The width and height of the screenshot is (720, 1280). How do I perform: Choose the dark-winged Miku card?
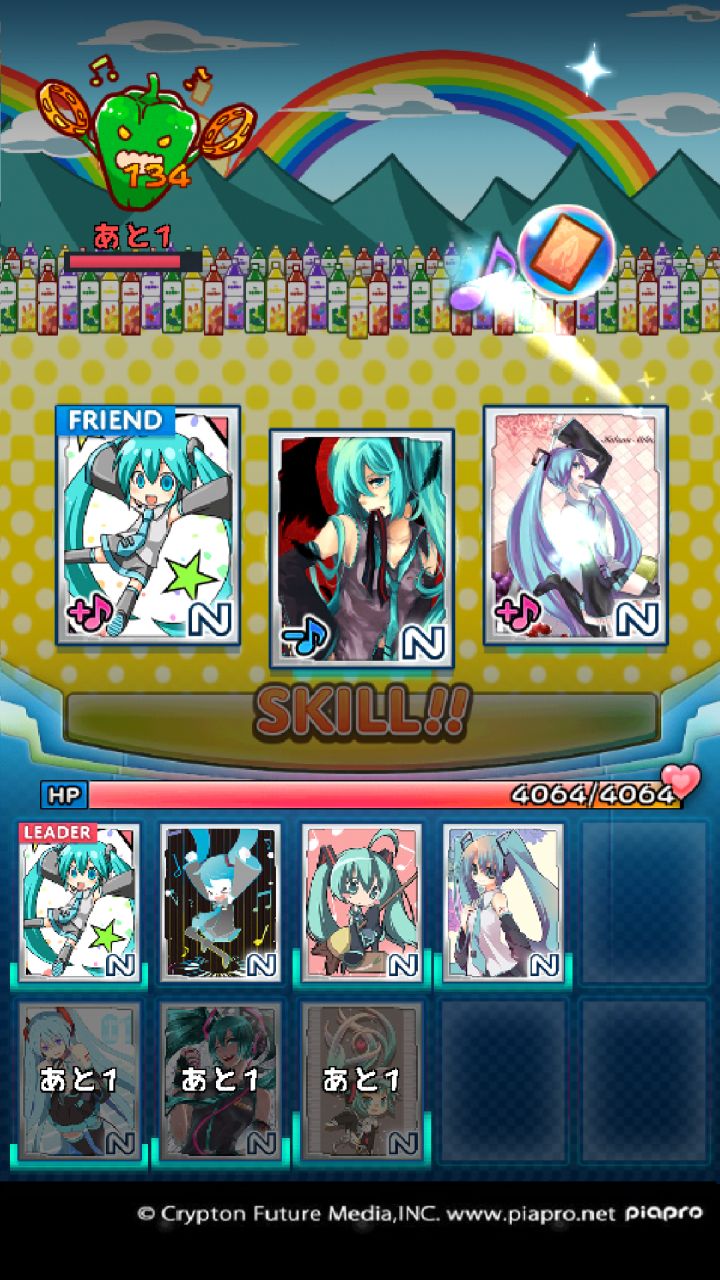[x=361, y=548]
